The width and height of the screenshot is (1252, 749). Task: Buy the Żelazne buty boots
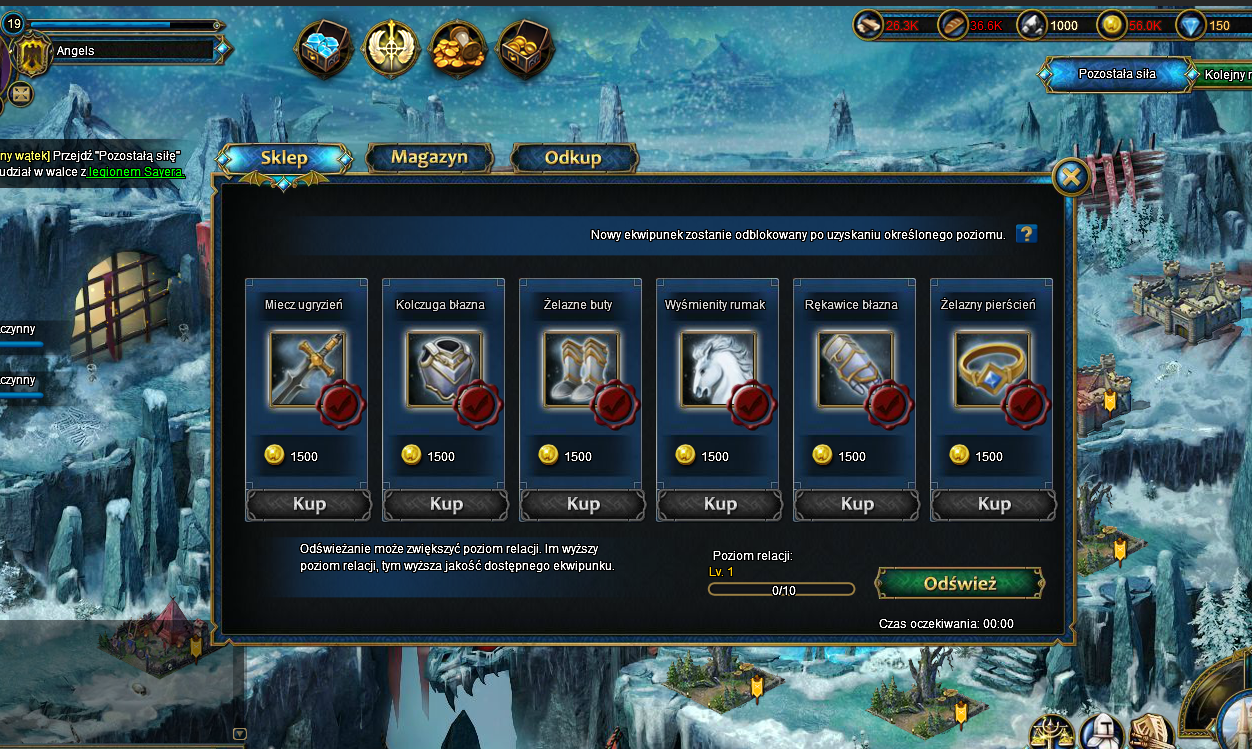point(582,504)
